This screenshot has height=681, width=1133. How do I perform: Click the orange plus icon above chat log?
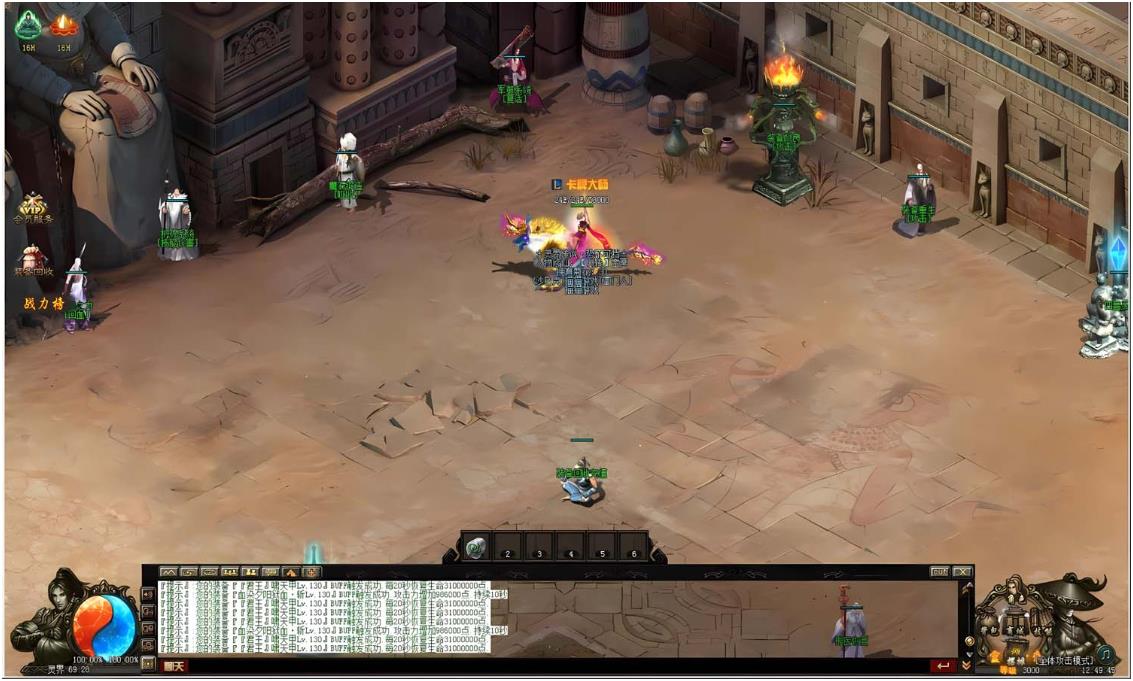click(313, 572)
